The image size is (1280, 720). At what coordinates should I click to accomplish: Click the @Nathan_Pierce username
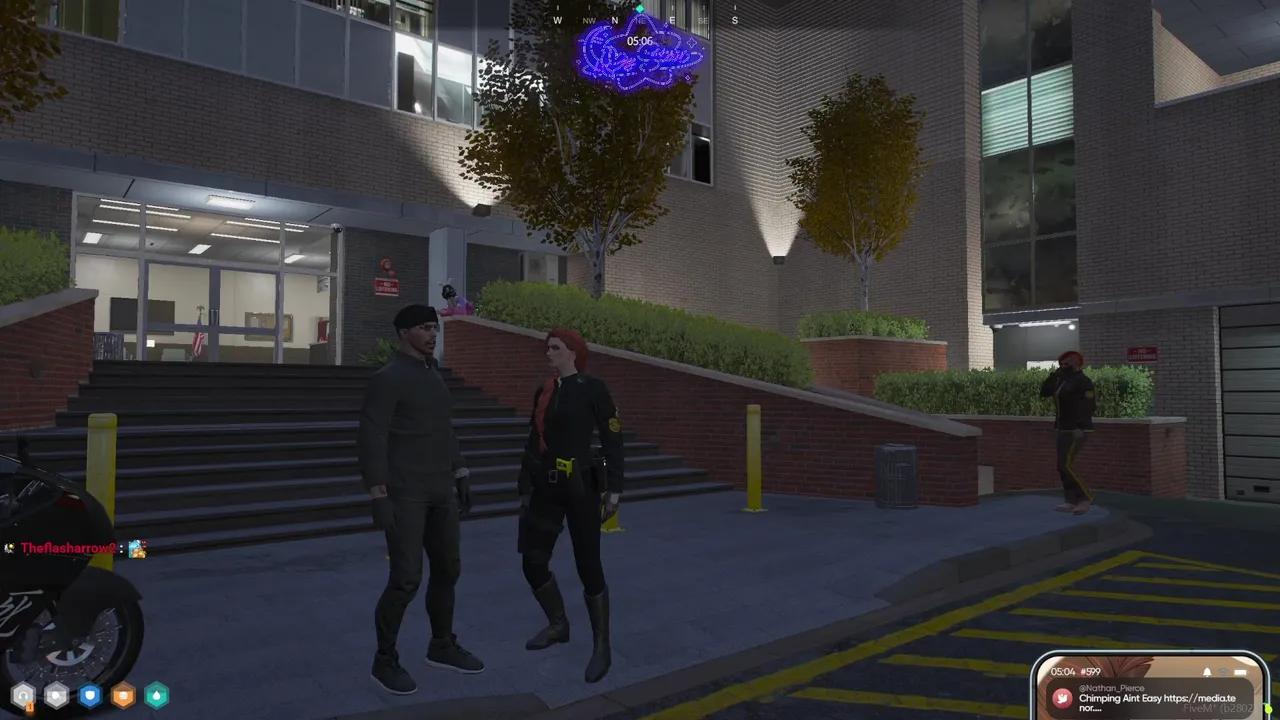[x=1111, y=687]
